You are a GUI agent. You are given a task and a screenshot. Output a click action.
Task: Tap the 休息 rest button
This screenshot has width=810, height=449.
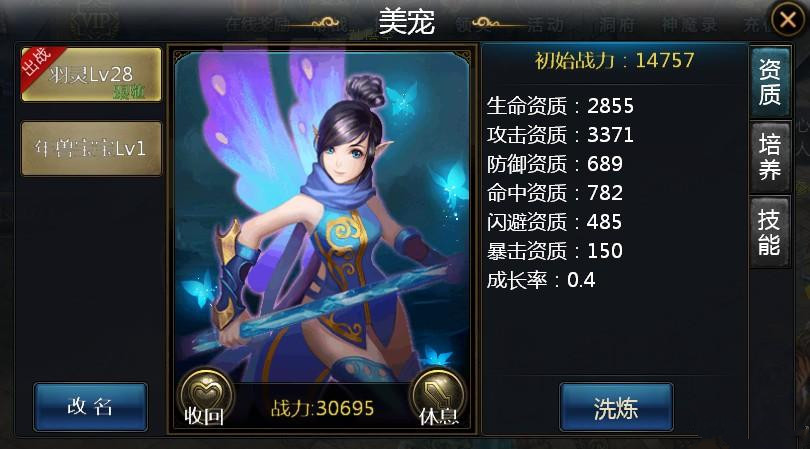(438, 396)
